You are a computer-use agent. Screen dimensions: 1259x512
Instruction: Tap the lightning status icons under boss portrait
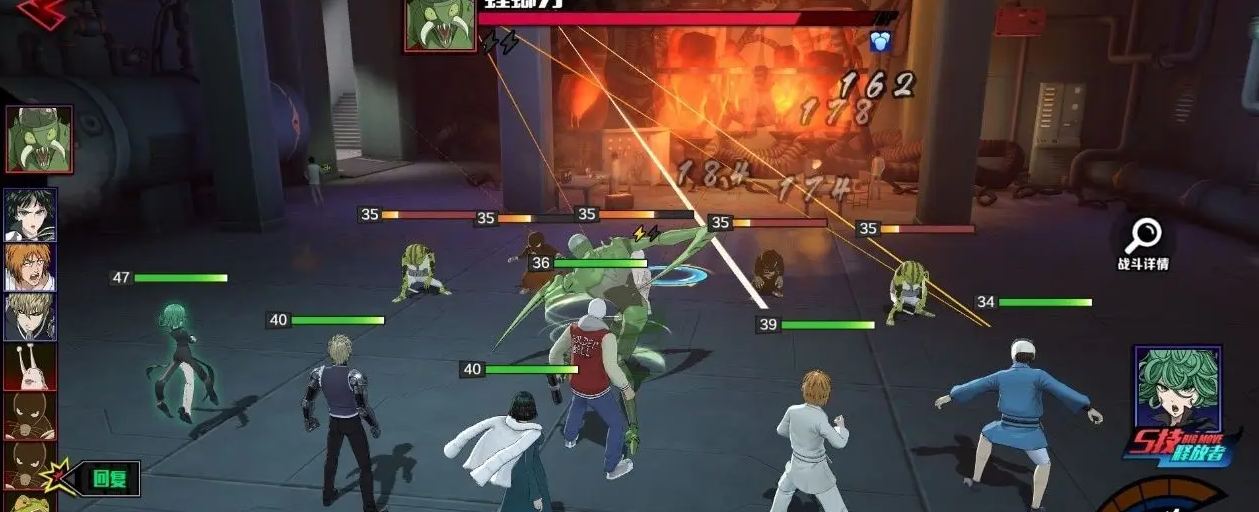[x=500, y=42]
